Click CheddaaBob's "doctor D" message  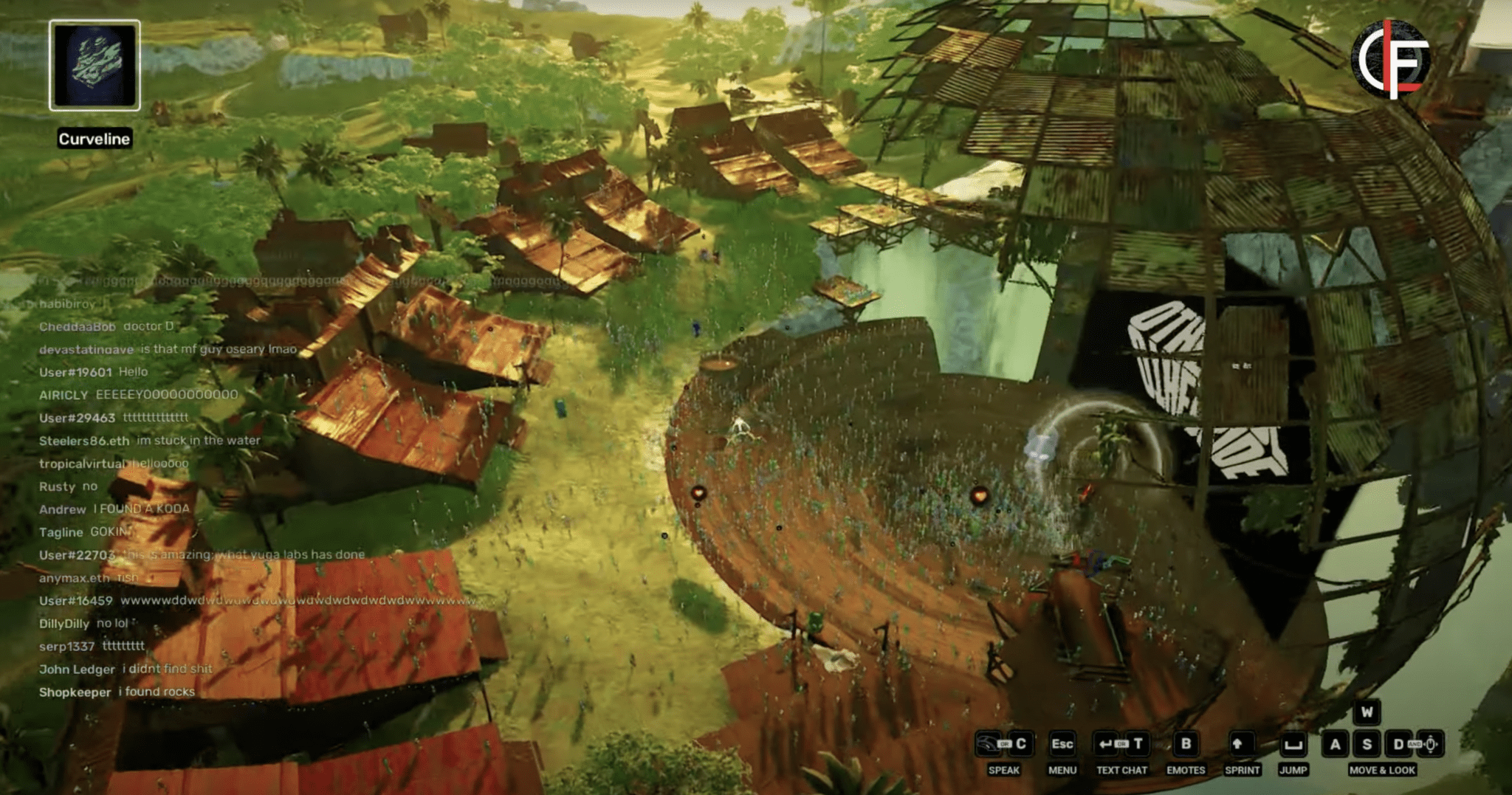tap(107, 326)
